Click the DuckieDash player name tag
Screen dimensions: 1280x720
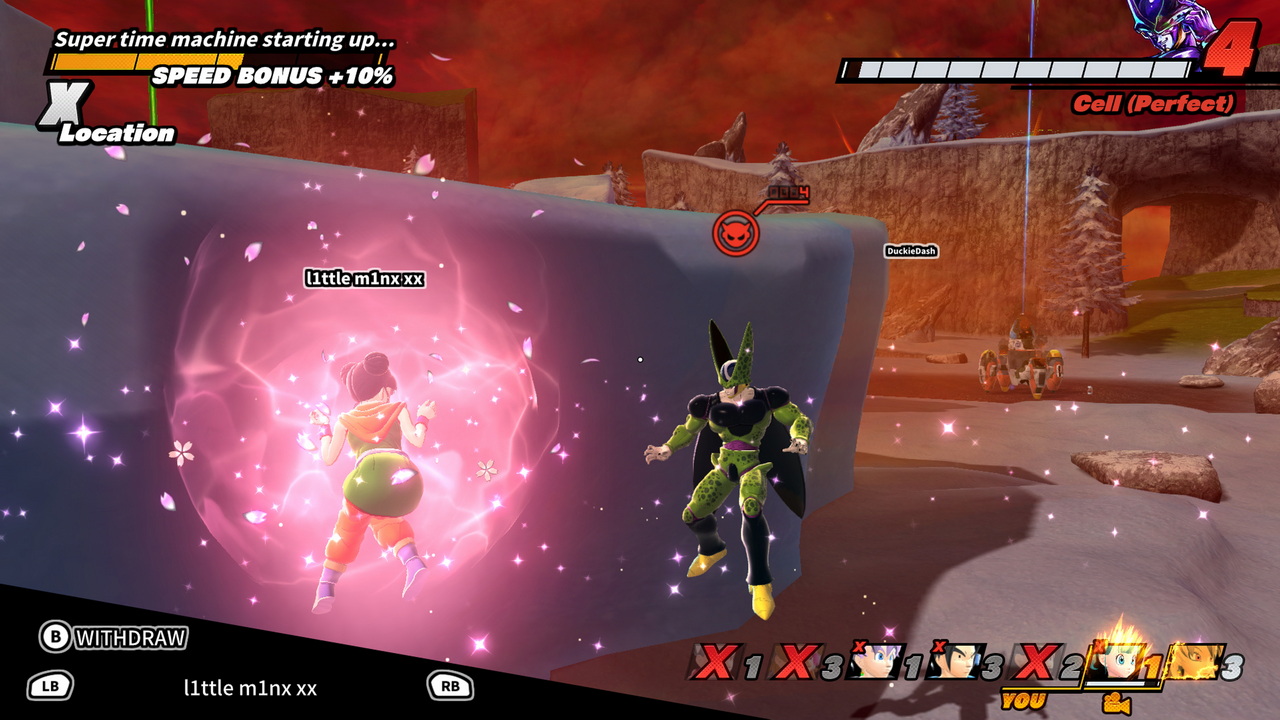point(910,251)
